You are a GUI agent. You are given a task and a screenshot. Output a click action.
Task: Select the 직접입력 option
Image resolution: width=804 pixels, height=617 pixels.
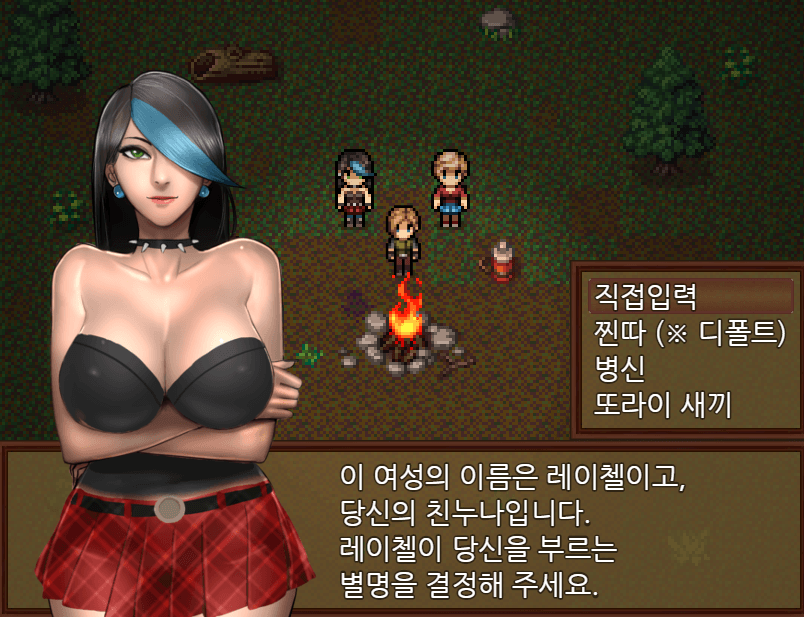point(646,296)
